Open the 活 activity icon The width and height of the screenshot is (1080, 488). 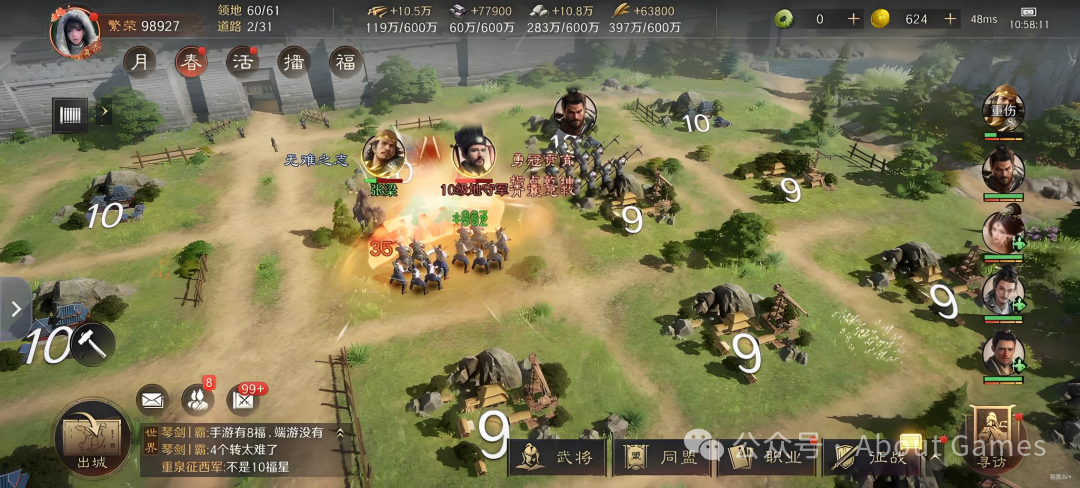pos(242,62)
